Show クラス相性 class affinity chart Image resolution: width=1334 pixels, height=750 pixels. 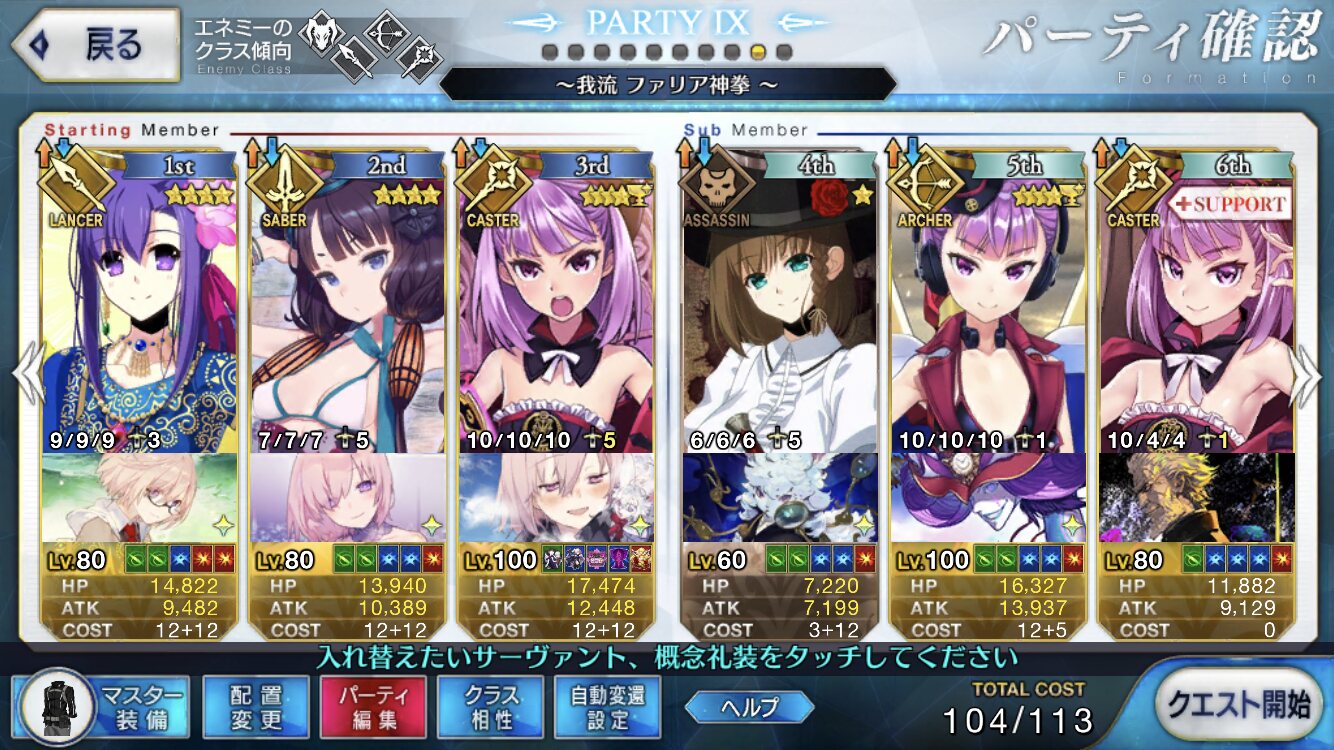(x=490, y=707)
